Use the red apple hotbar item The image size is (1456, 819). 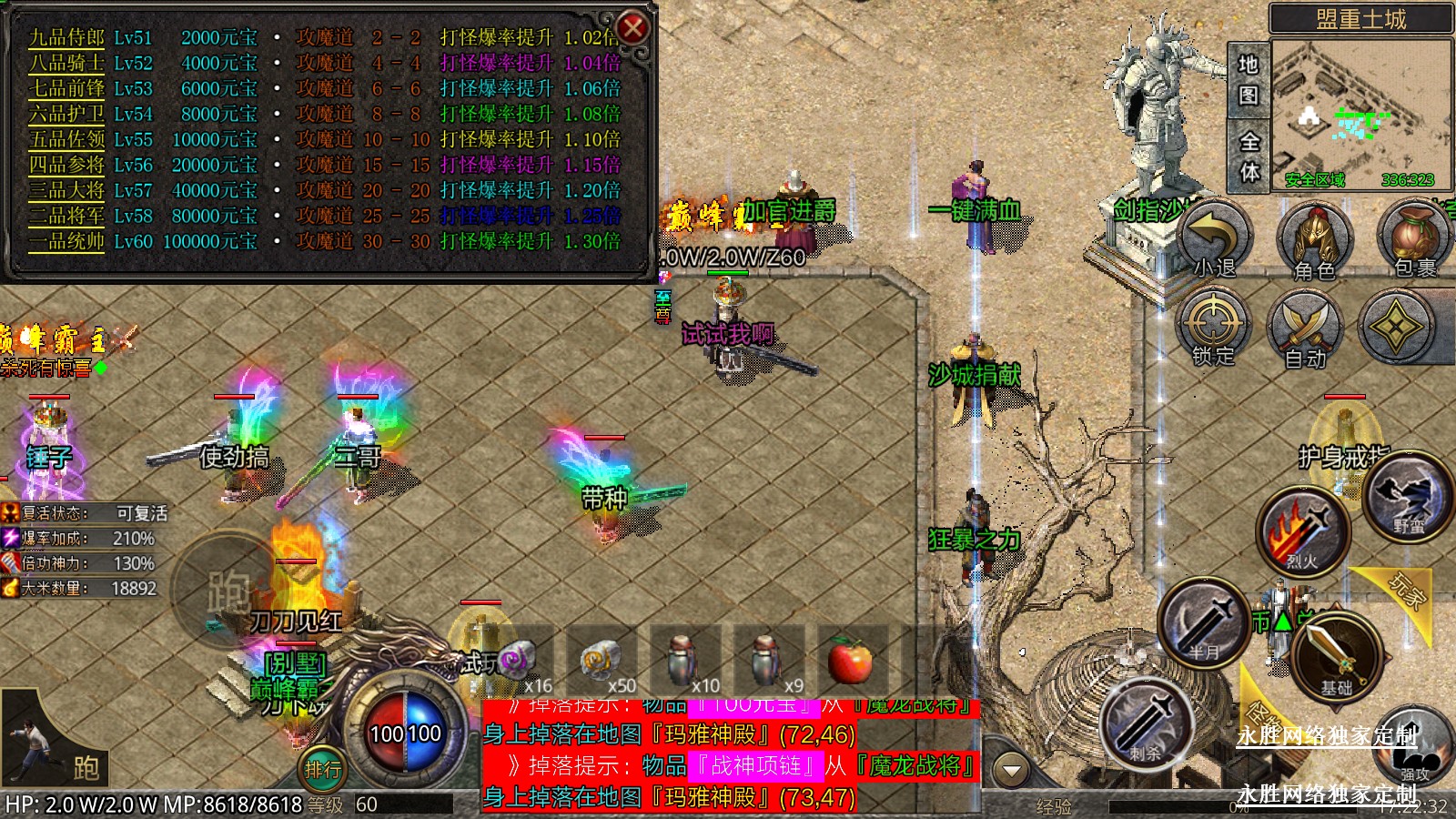[851, 660]
